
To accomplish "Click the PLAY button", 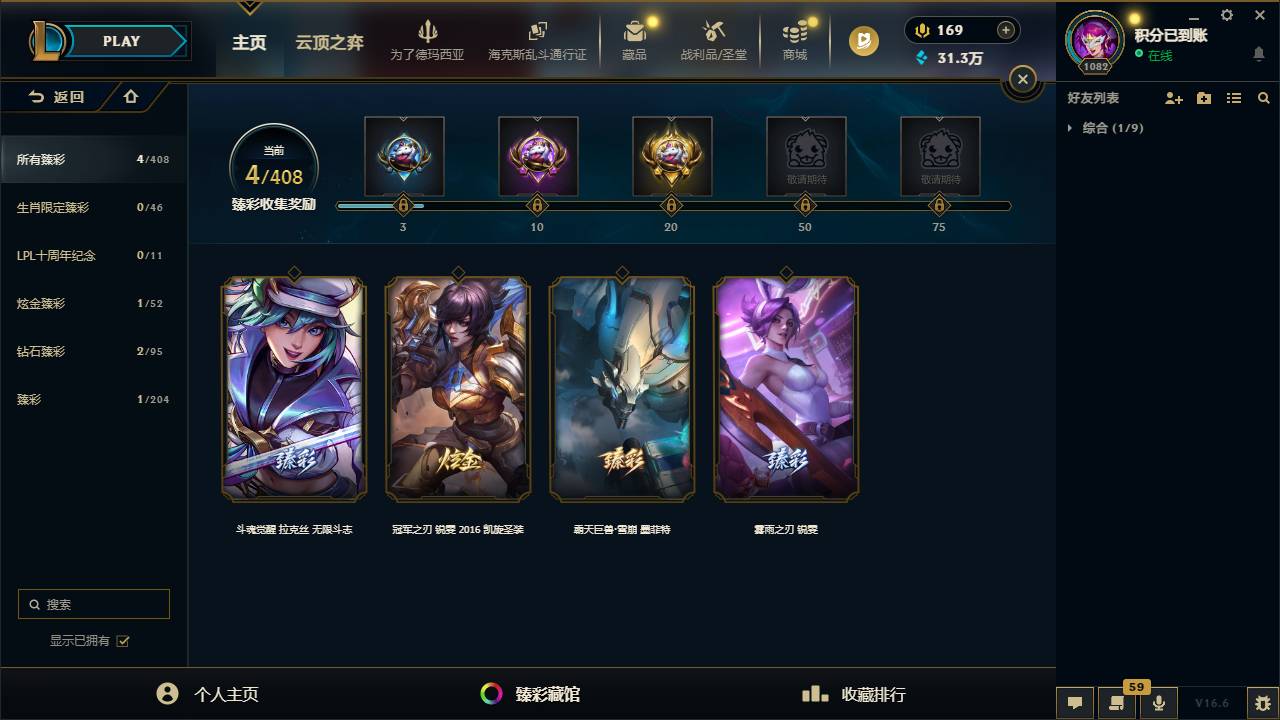I will pyautogui.click(x=120, y=41).
